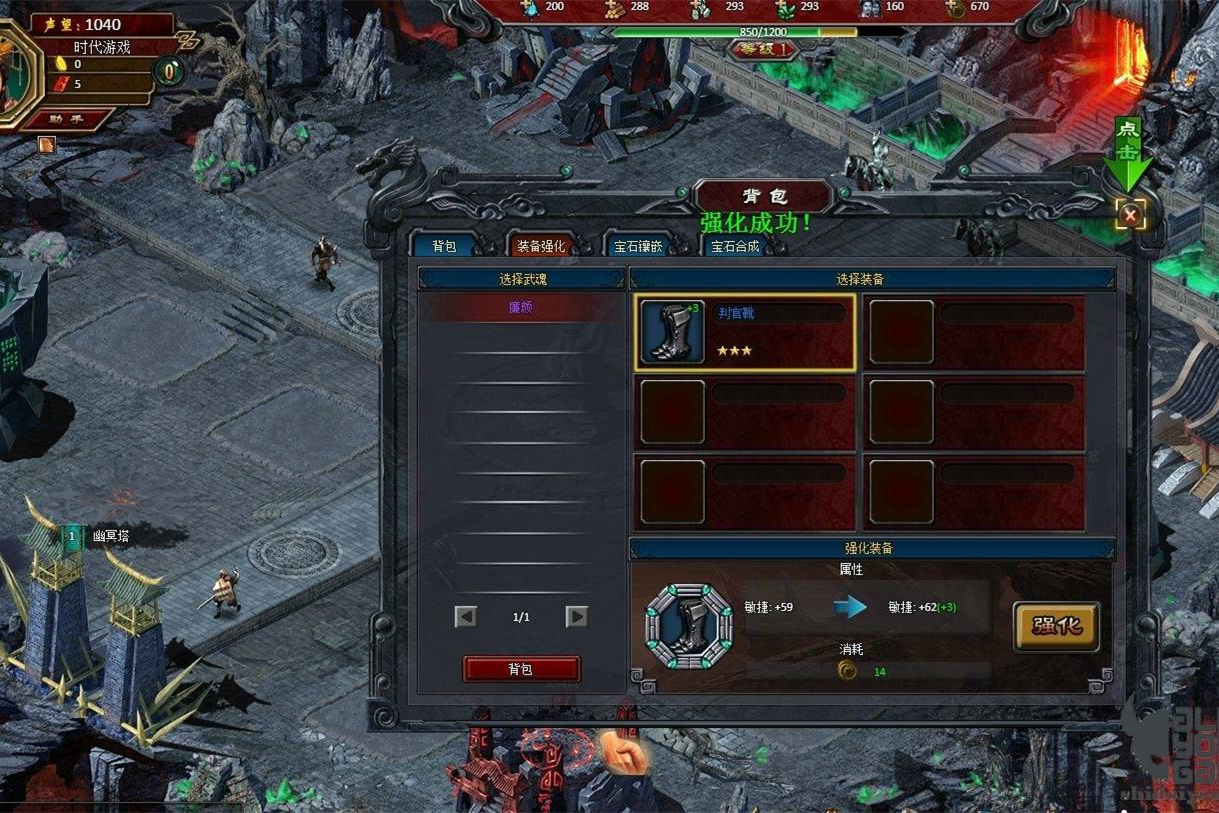Click the 等级 1 level badge
The height and width of the screenshot is (813, 1219).
click(762, 48)
